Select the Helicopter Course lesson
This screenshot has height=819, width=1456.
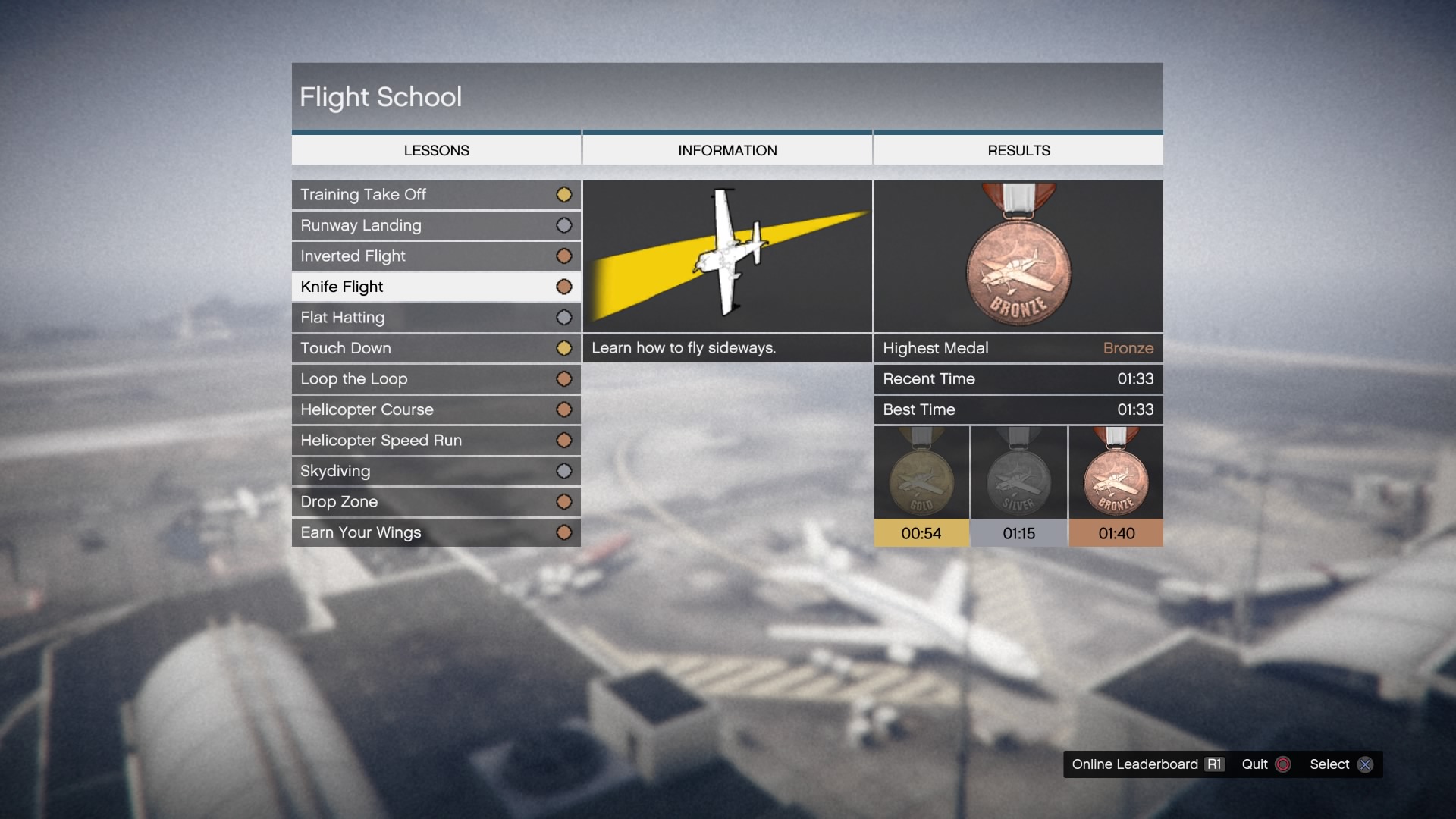pyautogui.click(x=436, y=409)
